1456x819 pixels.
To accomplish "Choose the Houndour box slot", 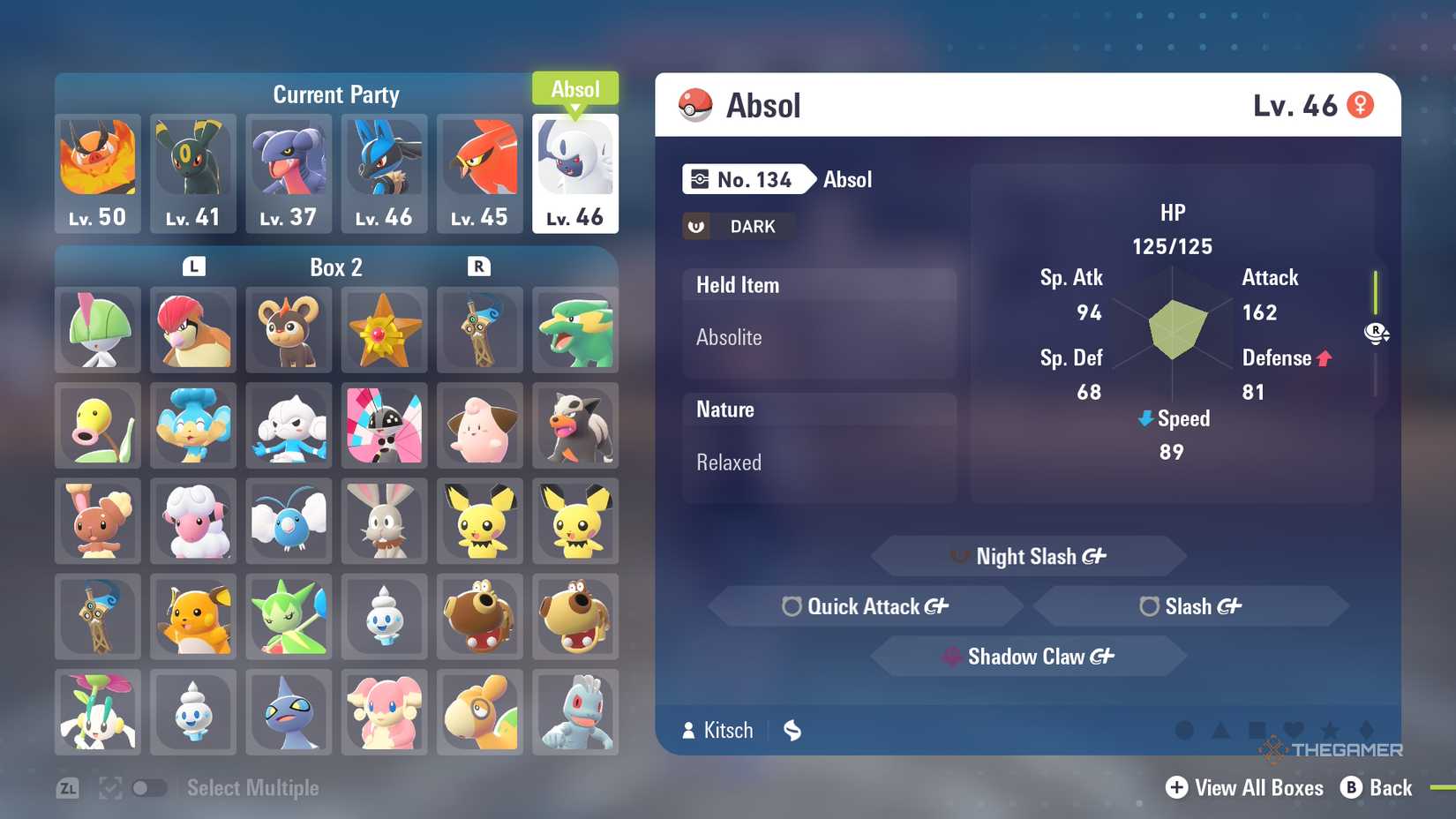I will [575, 425].
